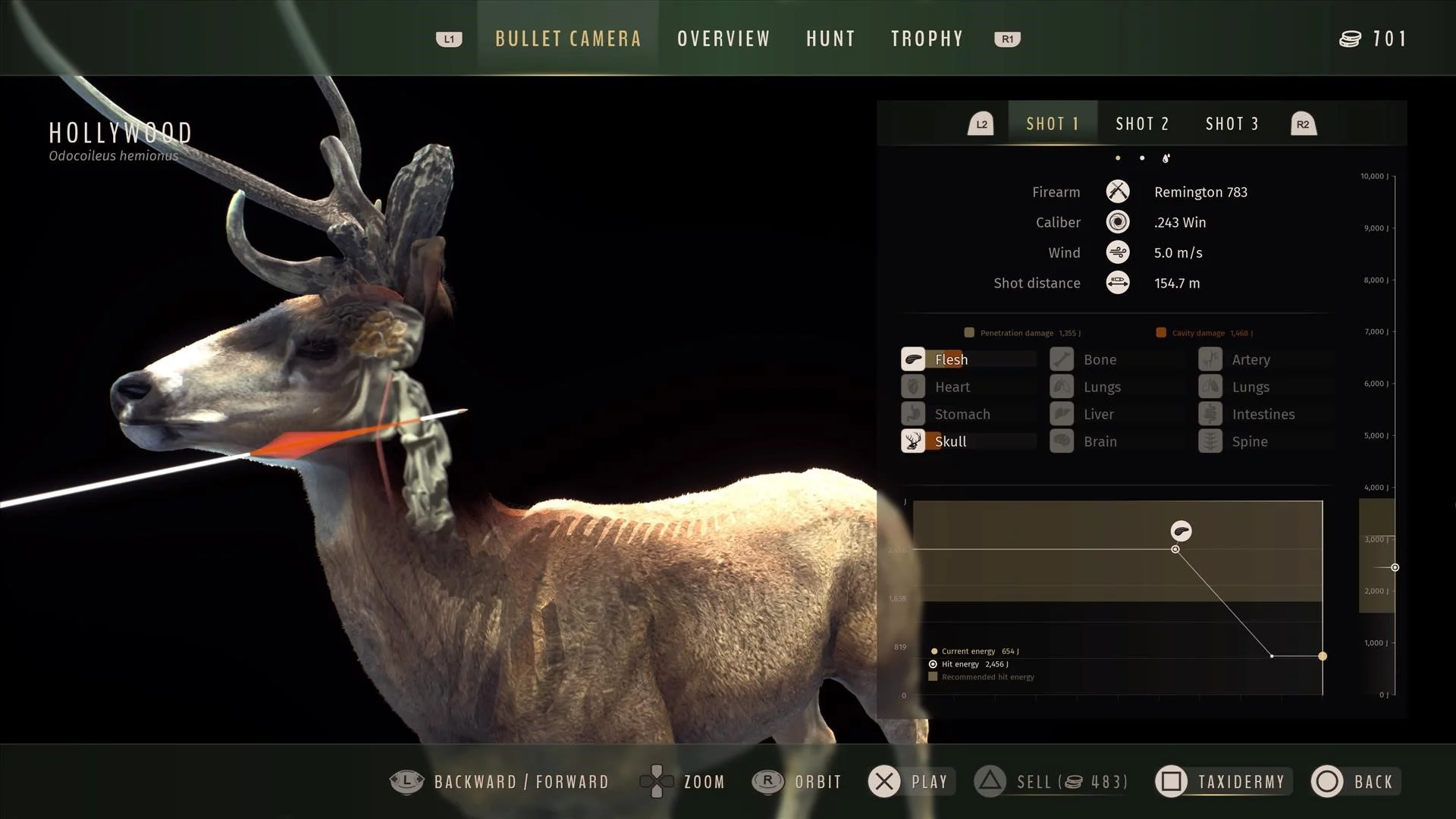The width and height of the screenshot is (1456, 819).
Task: Select the .243 Win caliber bullet icon
Action: pos(1118,222)
